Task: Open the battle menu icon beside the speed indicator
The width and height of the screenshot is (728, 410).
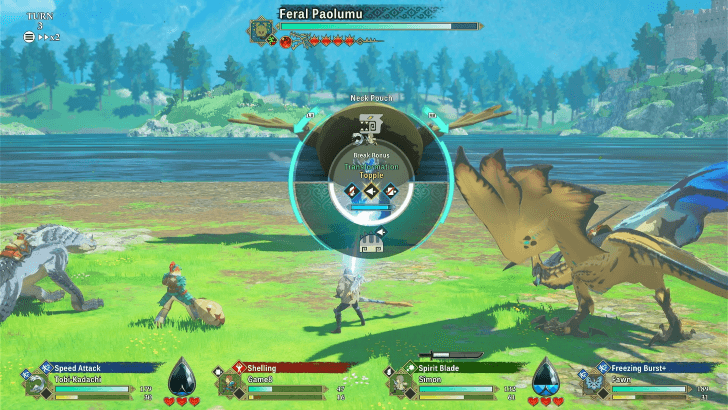Action: tap(28, 36)
